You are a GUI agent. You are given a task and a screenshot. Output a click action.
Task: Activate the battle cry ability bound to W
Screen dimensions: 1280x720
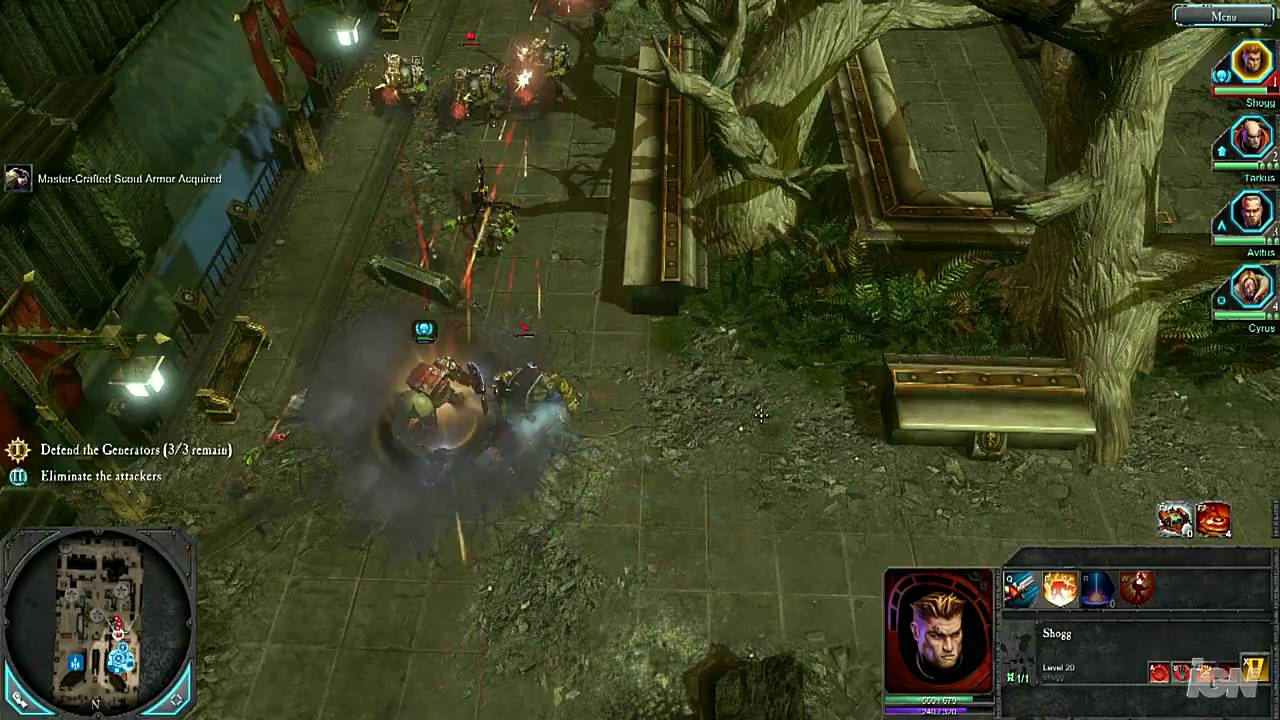coord(1137,588)
